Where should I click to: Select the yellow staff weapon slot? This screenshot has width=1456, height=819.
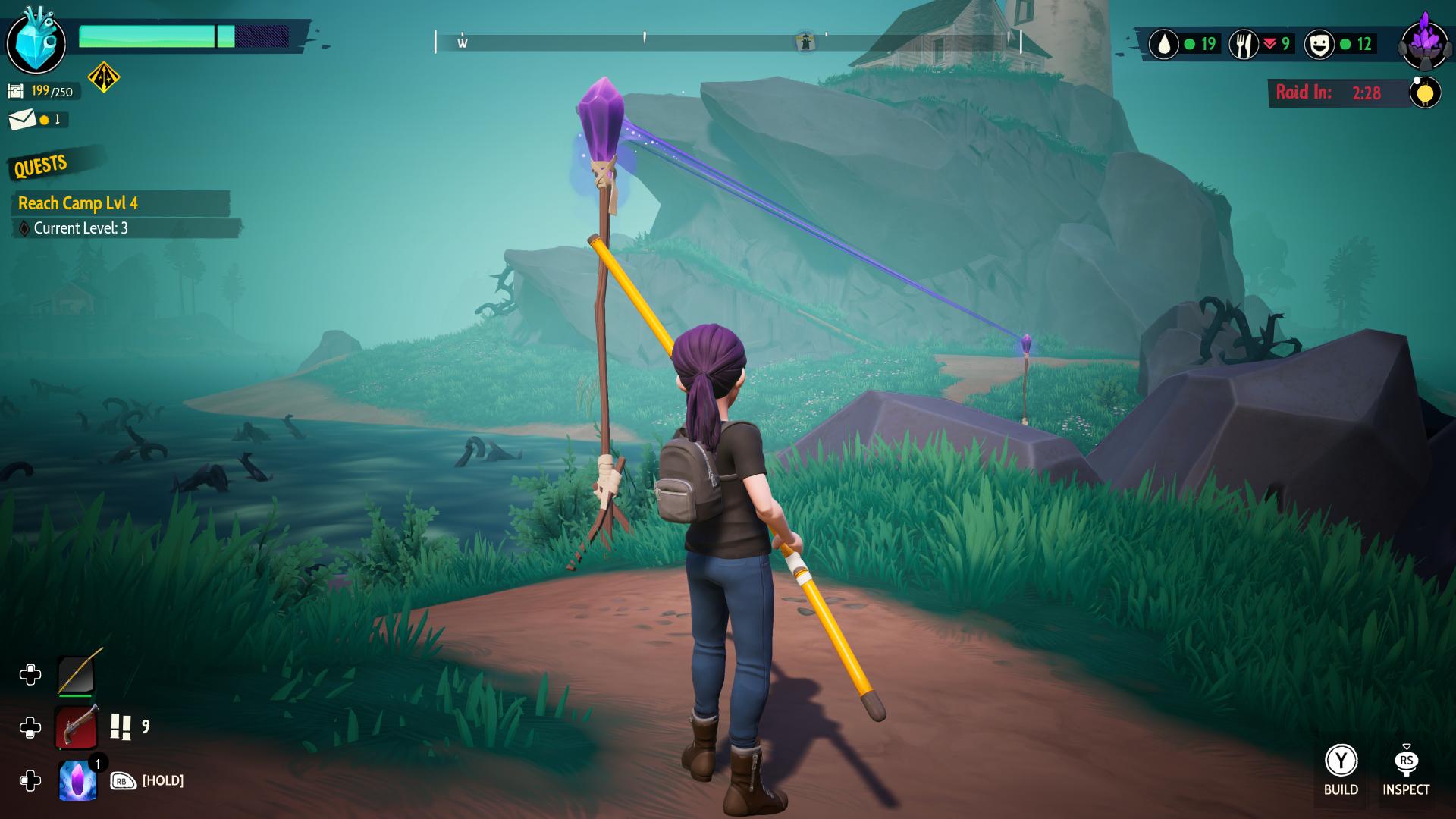[77, 674]
